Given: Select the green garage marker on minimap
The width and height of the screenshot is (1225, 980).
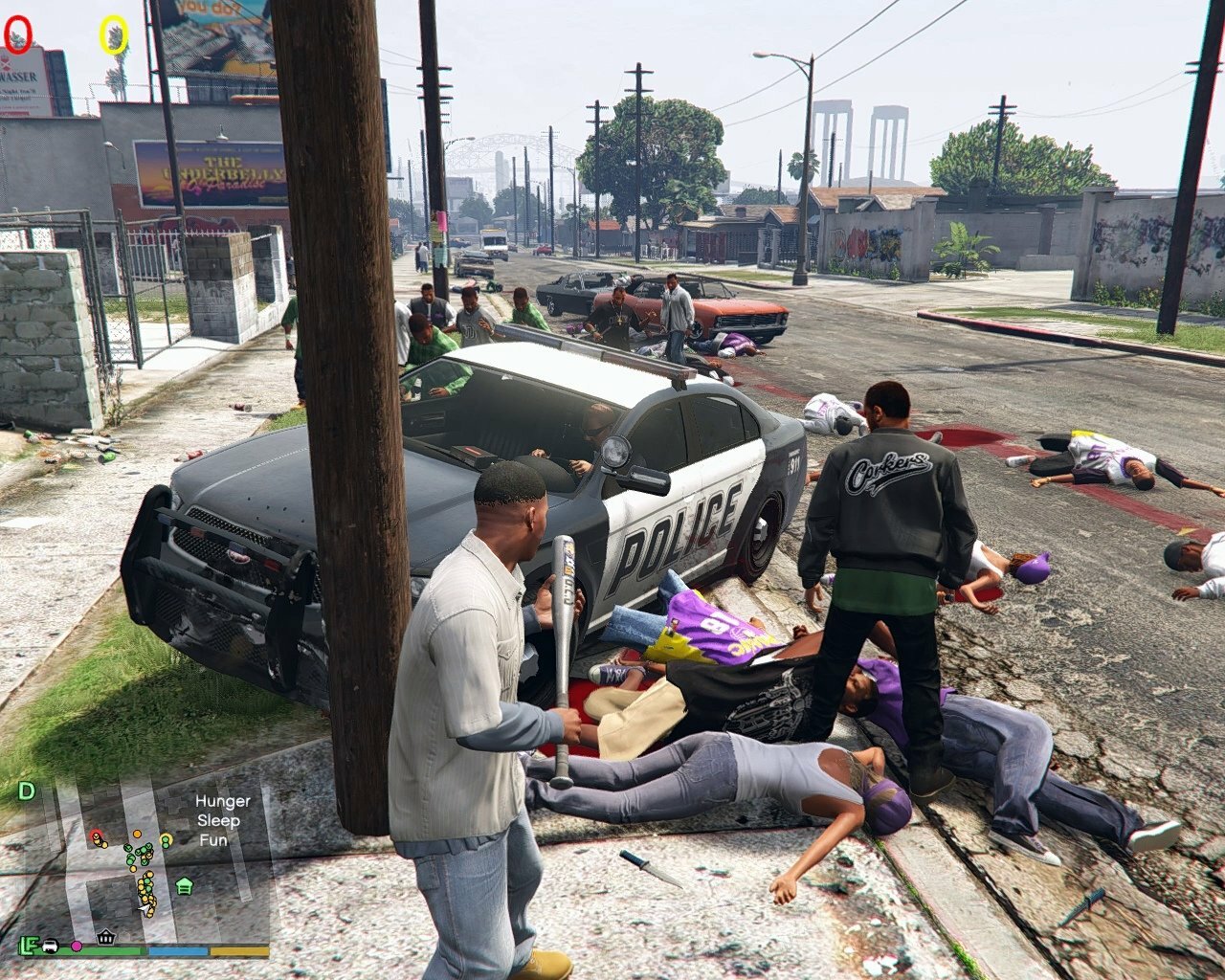Looking at the screenshot, I should pos(184,885).
